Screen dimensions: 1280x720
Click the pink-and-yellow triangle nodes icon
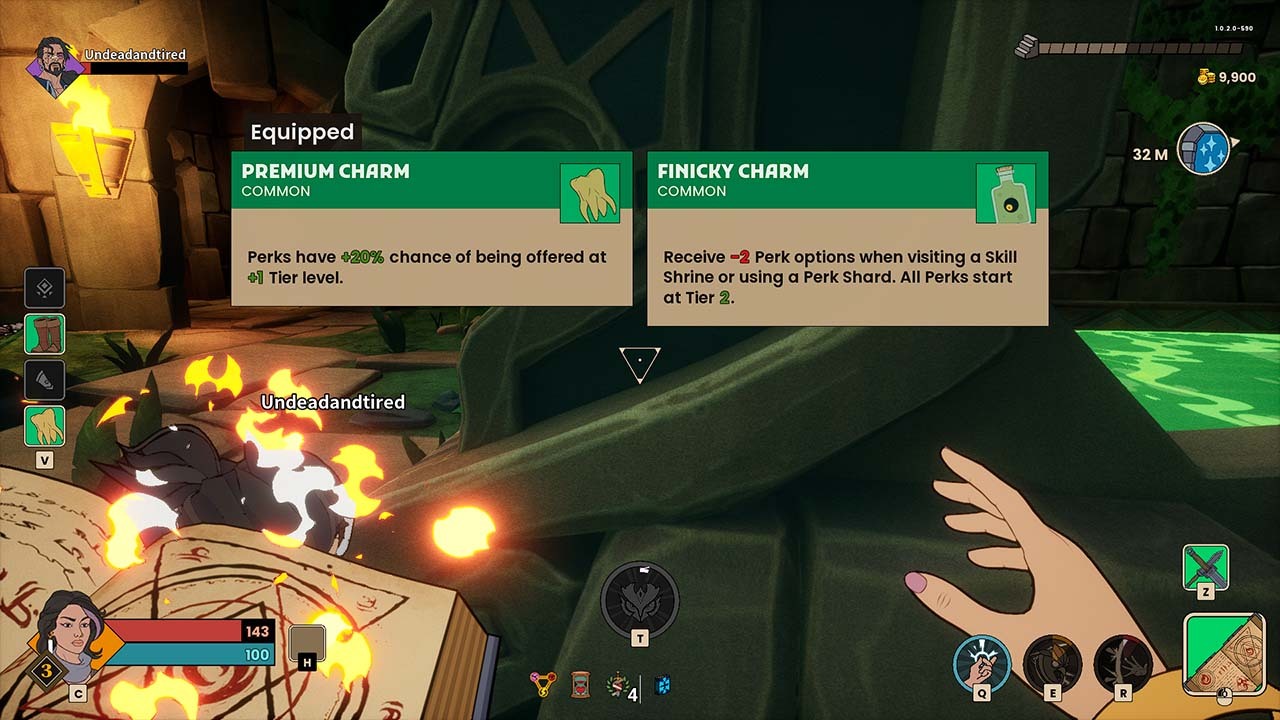543,685
